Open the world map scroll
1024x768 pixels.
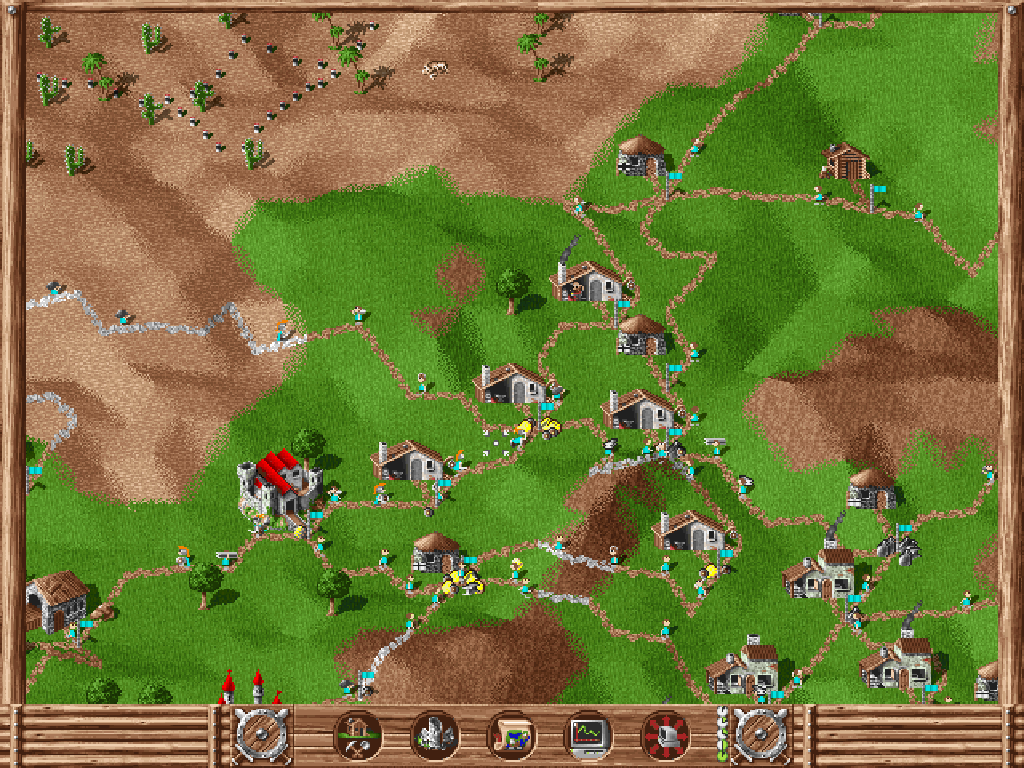click(x=511, y=736)
